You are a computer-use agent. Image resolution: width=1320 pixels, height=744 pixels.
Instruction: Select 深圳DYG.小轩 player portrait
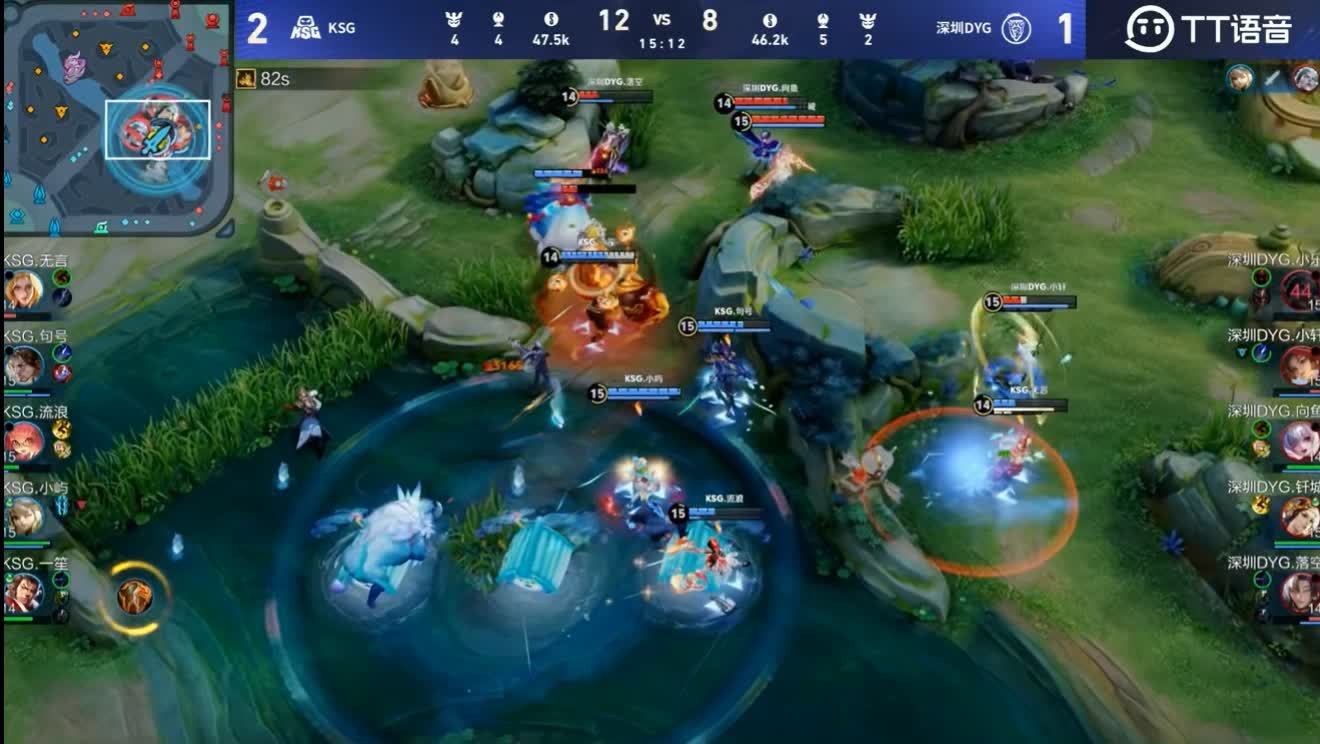click(x=1299, y=365)
